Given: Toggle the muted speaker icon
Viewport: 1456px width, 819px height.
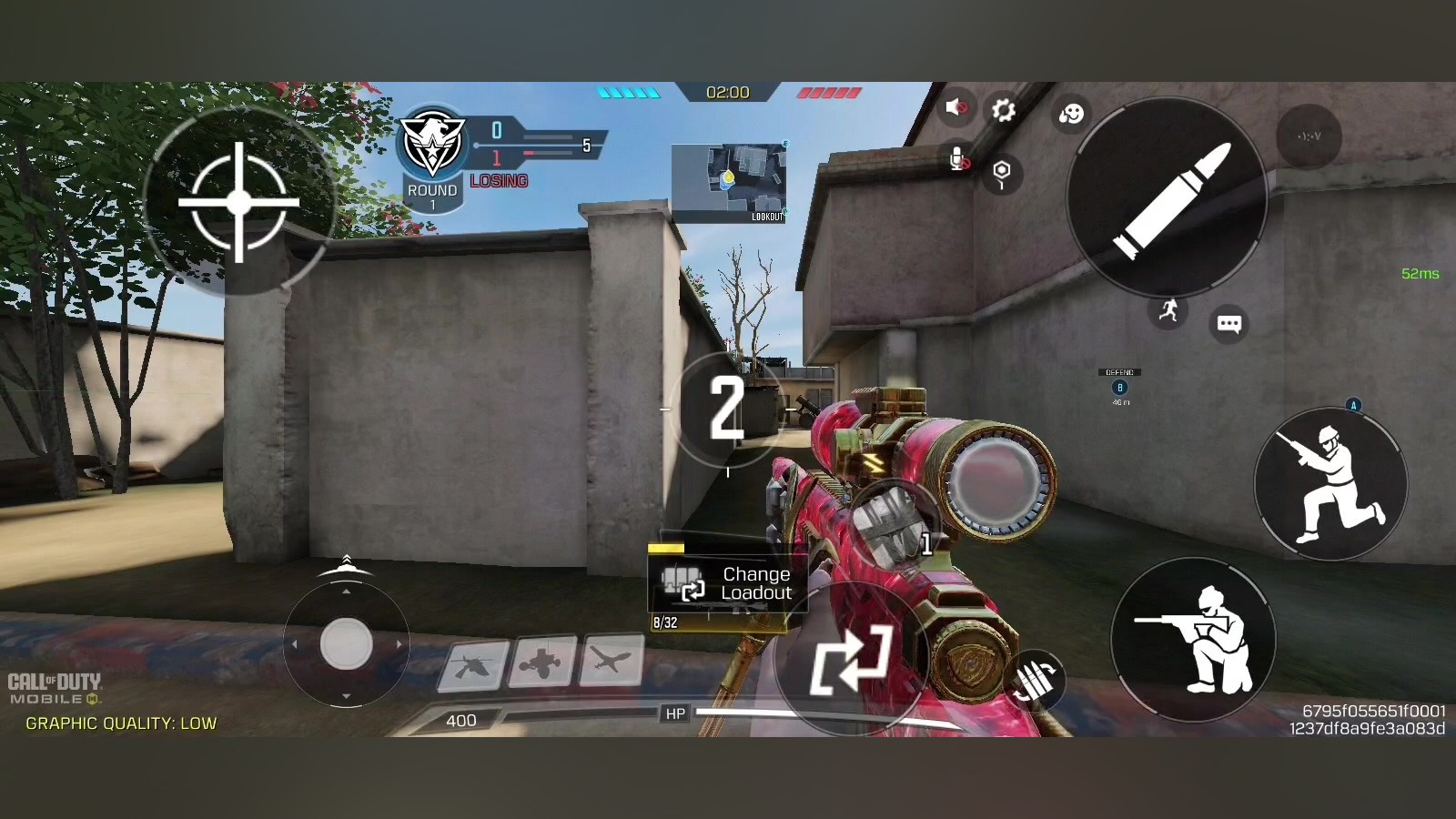Looking at the screenshot, I should coord(955,108).
